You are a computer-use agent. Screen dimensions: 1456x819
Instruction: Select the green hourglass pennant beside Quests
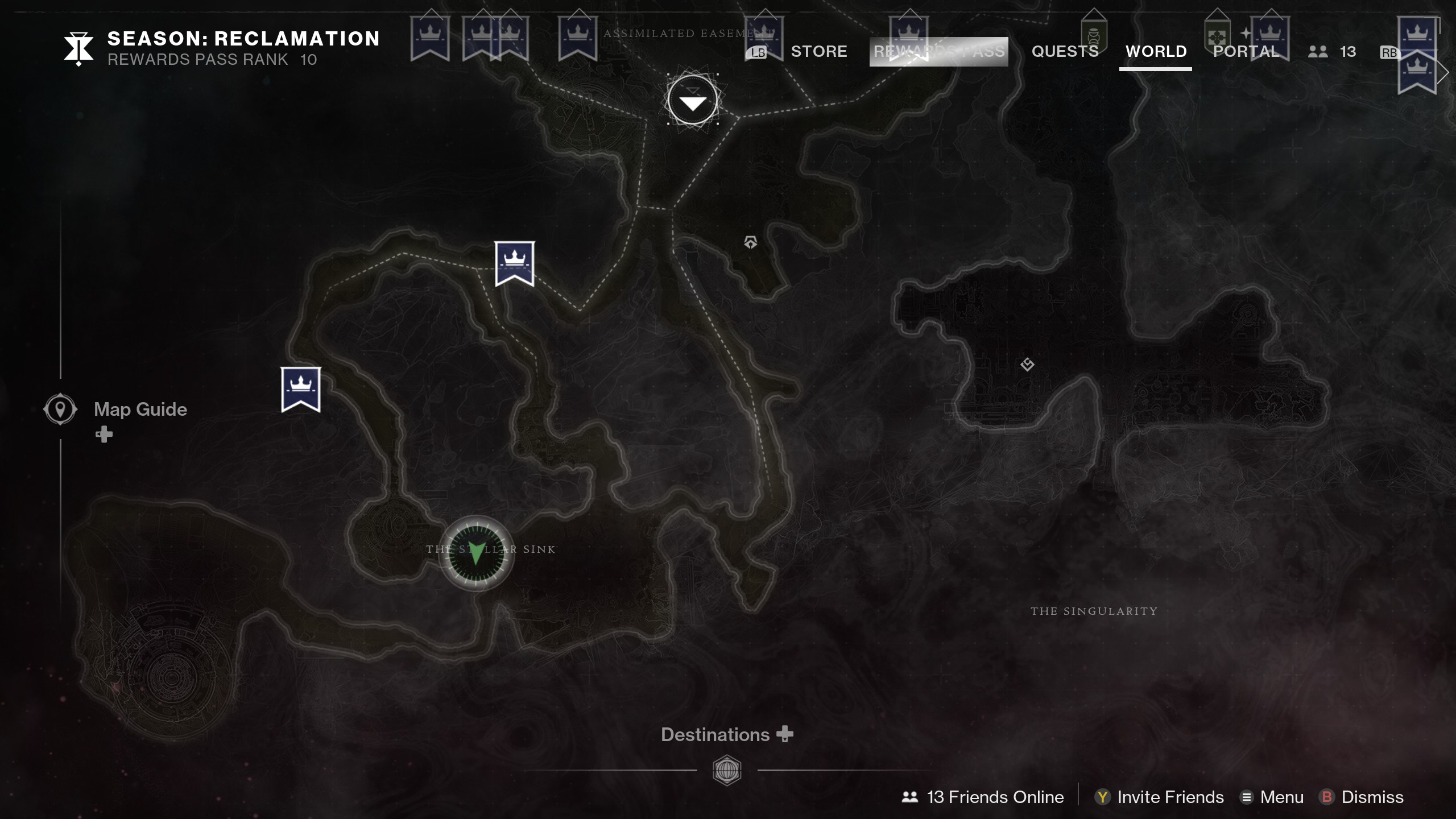[x=1095, y=35]
